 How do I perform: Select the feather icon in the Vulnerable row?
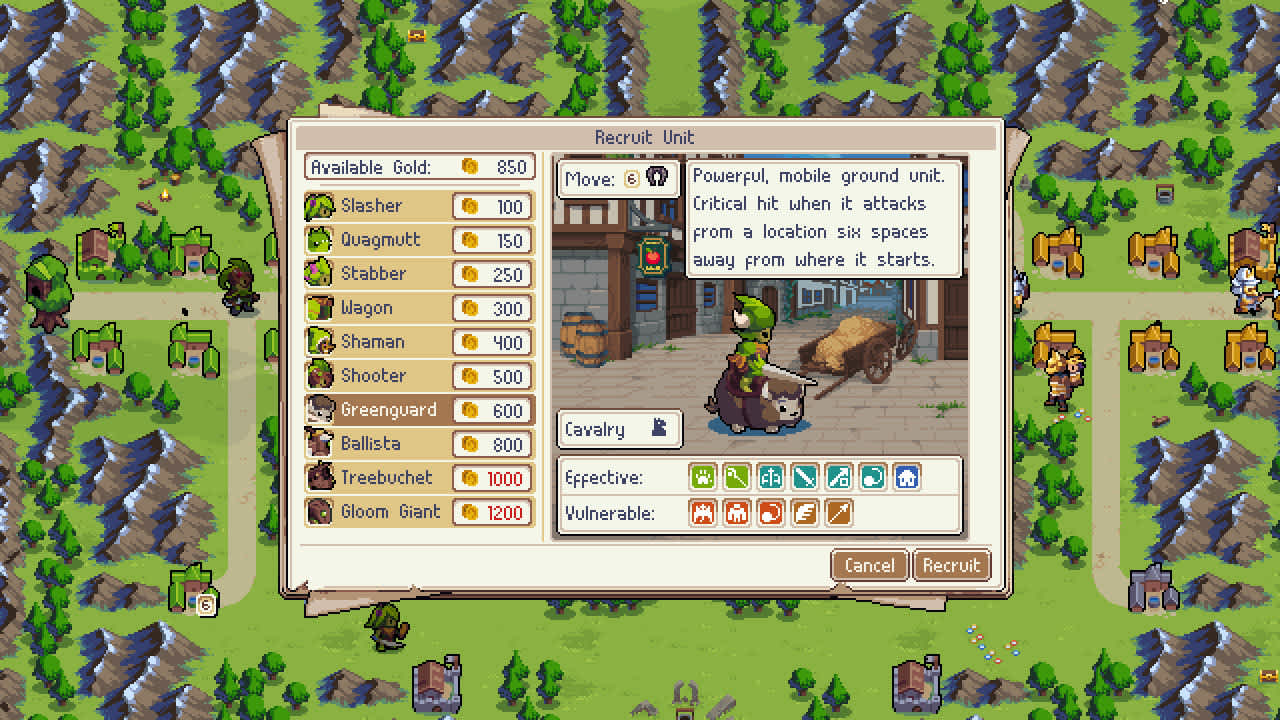pos(805,513)
